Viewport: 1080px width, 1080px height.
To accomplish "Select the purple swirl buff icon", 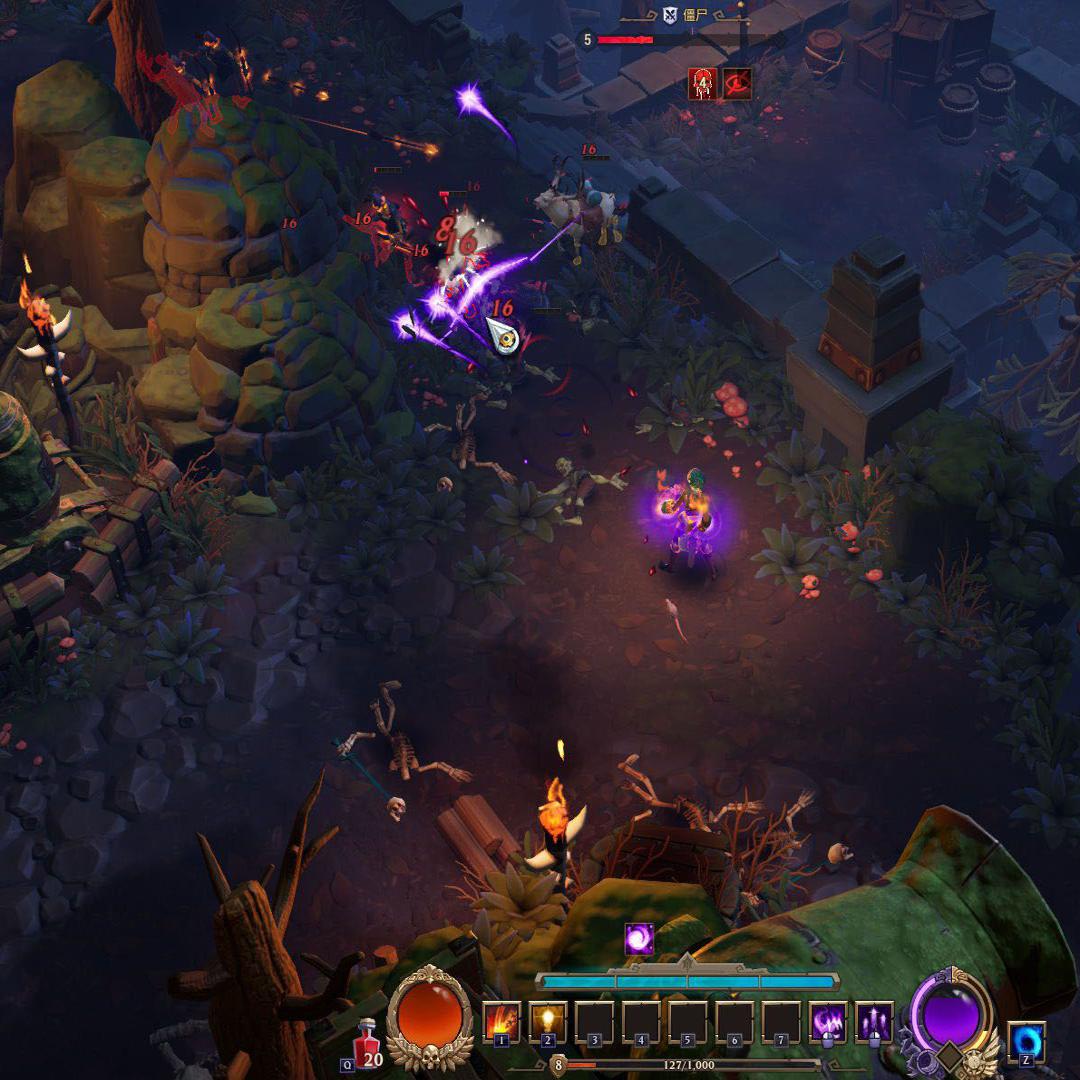I will pyautogui.click(x=639, y=939).
